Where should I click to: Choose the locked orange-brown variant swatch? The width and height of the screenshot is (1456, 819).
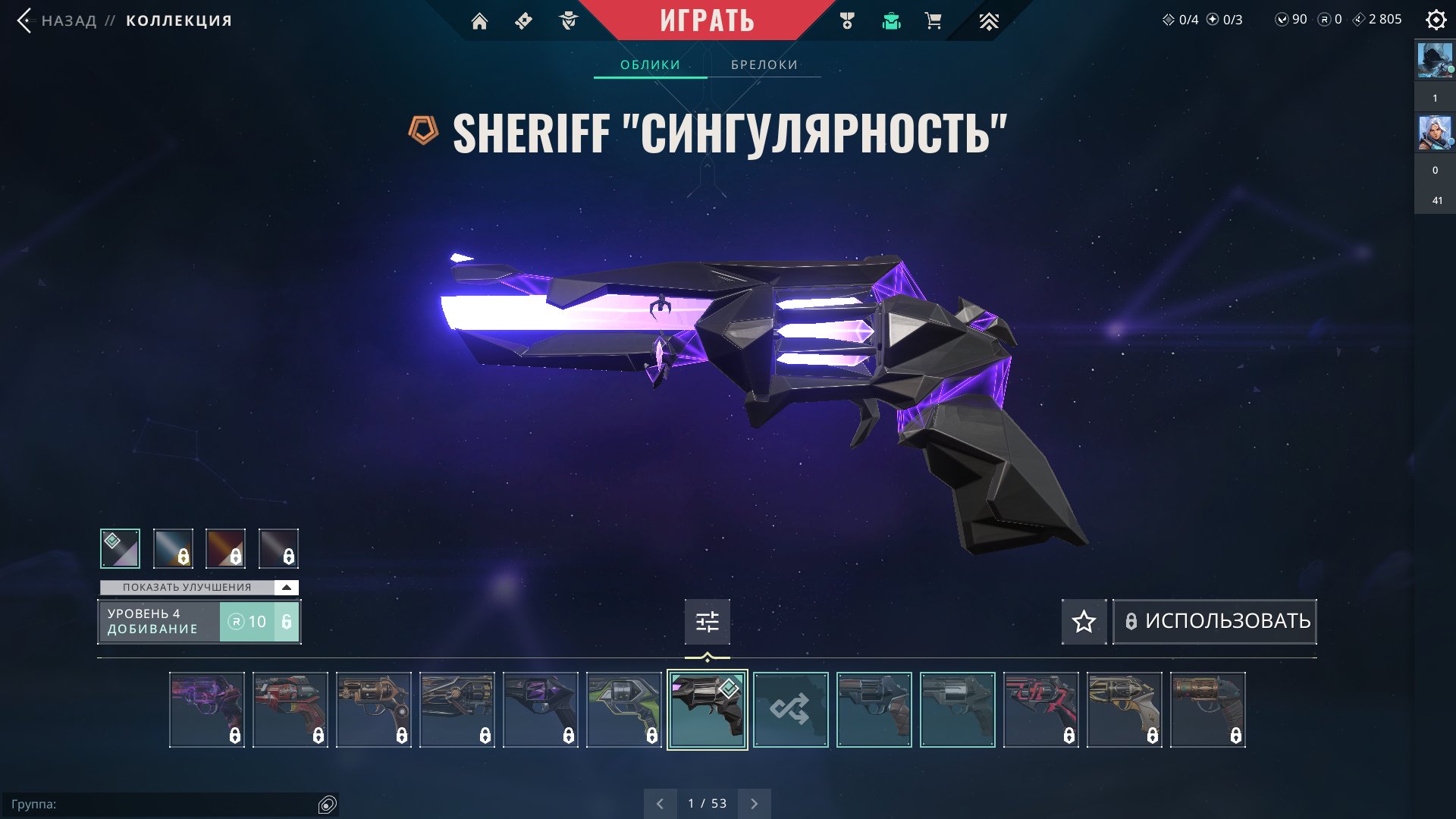pyautogui.click(x=225, y=548)
